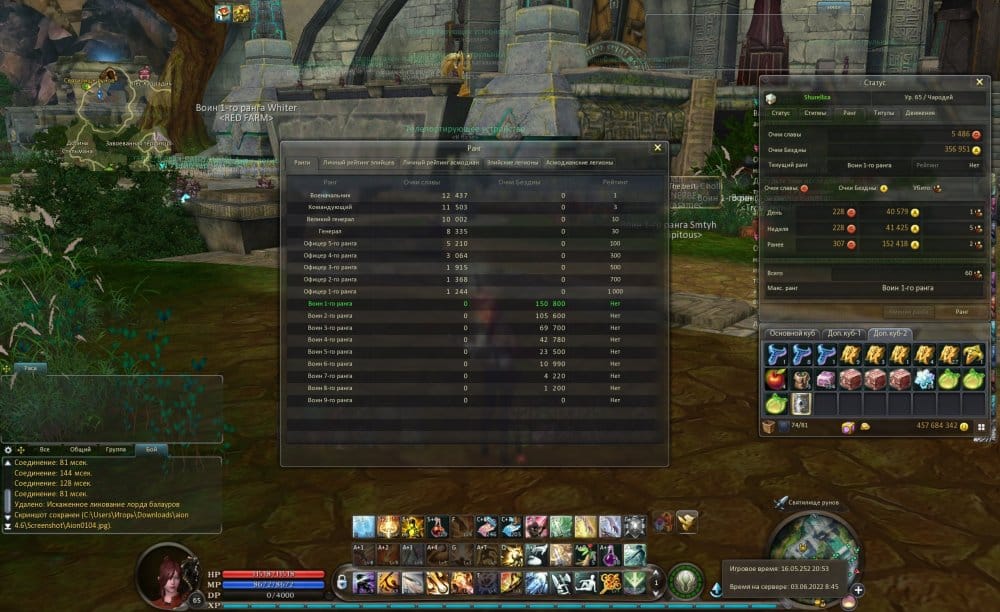Select the red apple inventory item
The image size is (1000, 612).
click(775, 379)
